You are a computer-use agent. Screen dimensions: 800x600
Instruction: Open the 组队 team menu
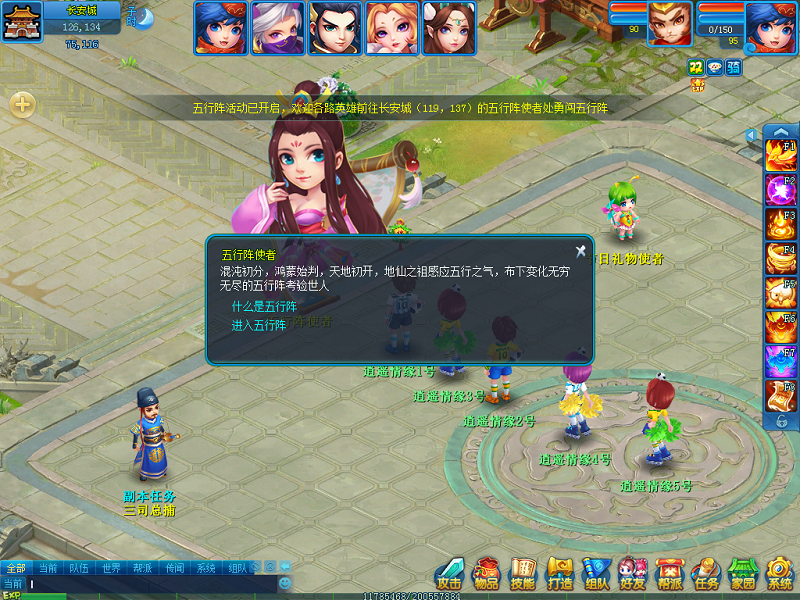(597, 573)
